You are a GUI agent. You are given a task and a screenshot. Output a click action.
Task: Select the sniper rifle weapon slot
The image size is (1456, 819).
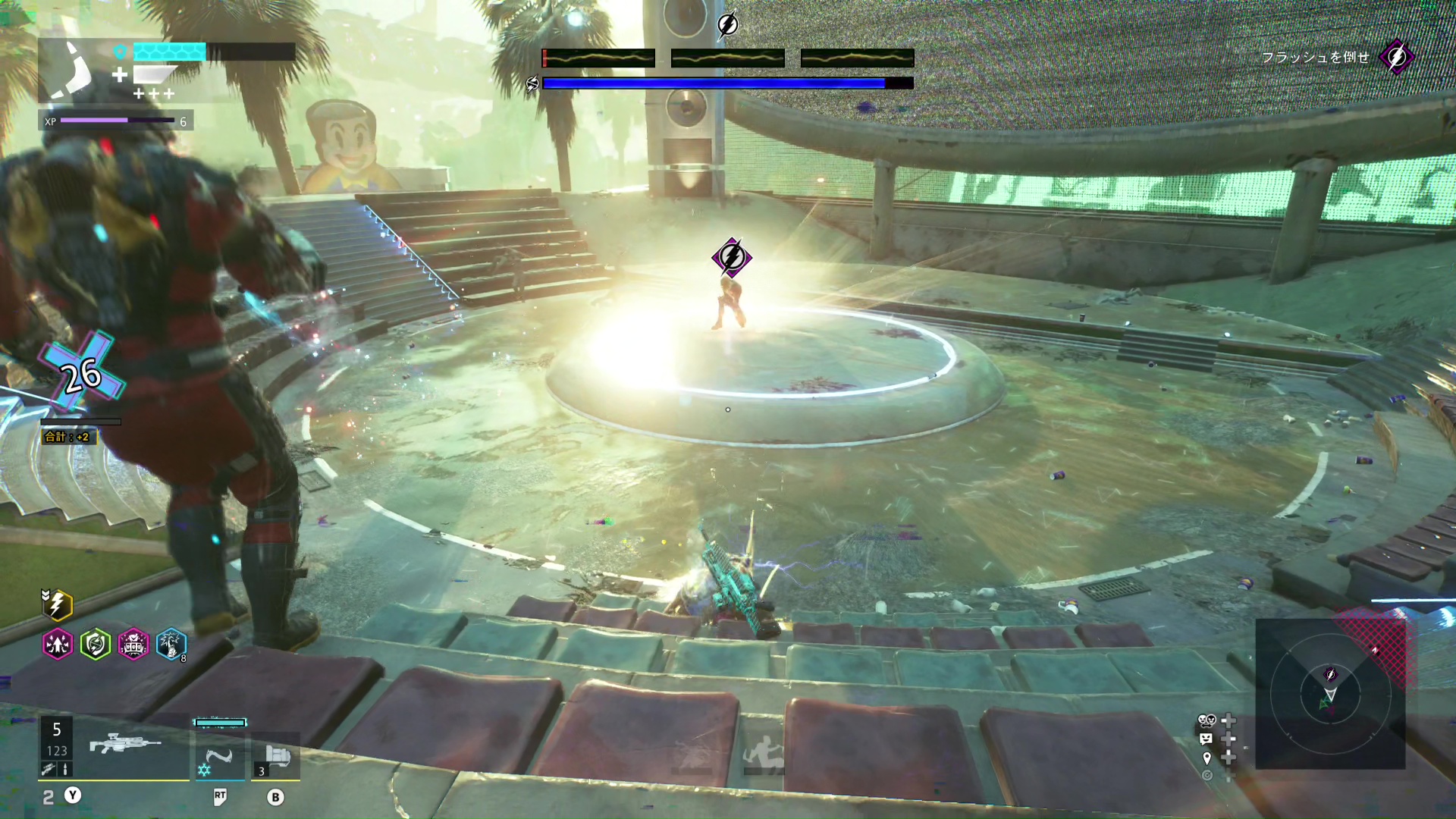click(x=126, y=745)
